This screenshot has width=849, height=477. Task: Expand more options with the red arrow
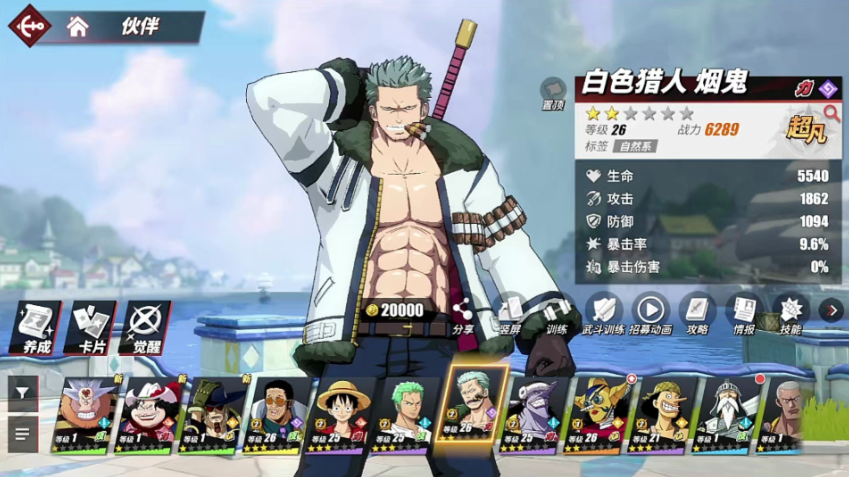832,310
